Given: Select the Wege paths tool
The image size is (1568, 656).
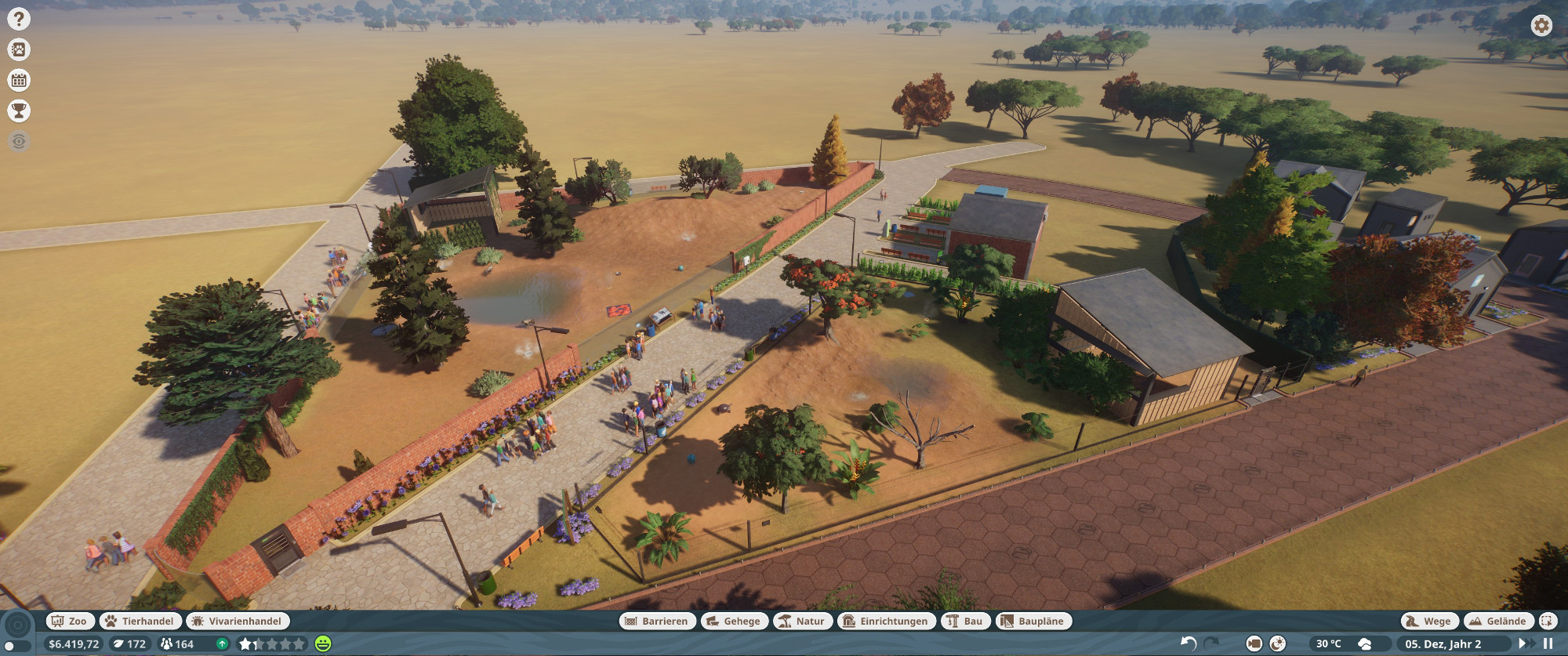Looking at the screenshot, I should tap(1429, 621).
